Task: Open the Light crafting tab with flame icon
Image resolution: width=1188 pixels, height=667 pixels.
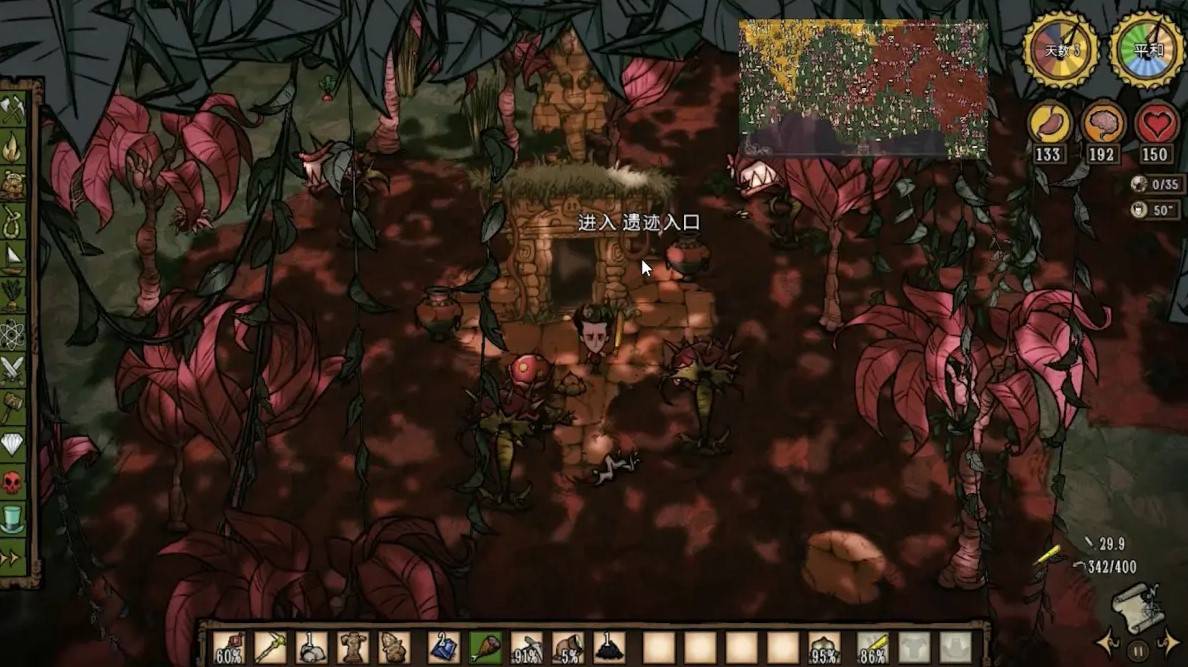Action: tap(13, 147)
